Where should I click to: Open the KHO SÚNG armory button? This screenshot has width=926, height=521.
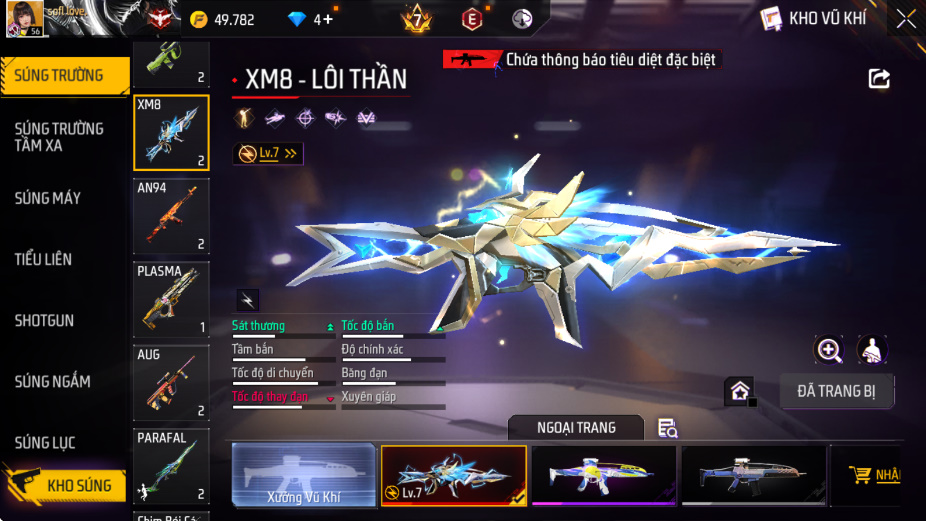[68, 485]
